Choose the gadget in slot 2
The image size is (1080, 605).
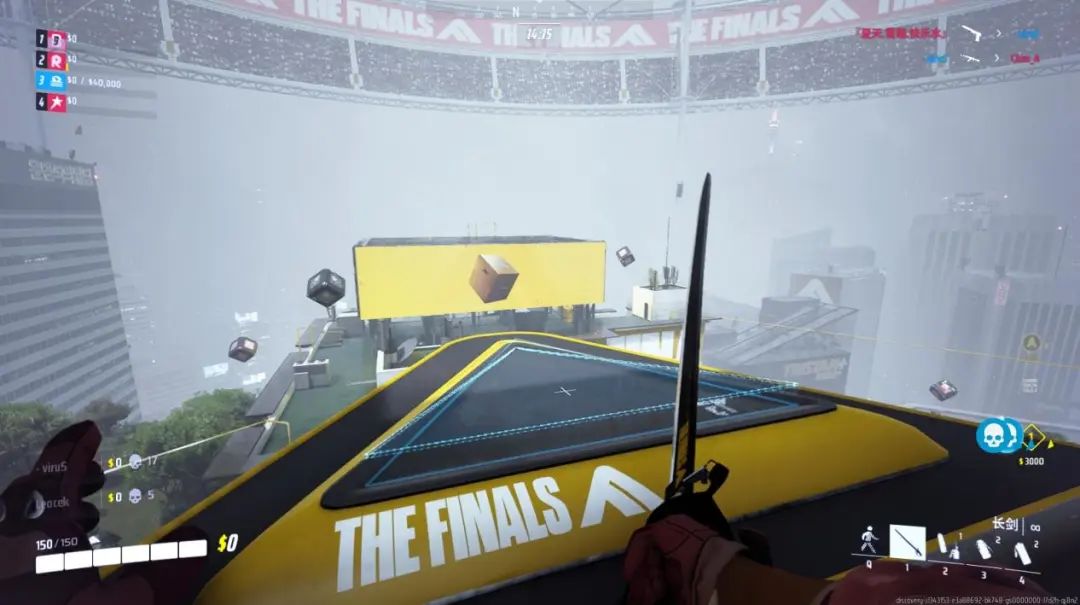click(x=945, y=547)
